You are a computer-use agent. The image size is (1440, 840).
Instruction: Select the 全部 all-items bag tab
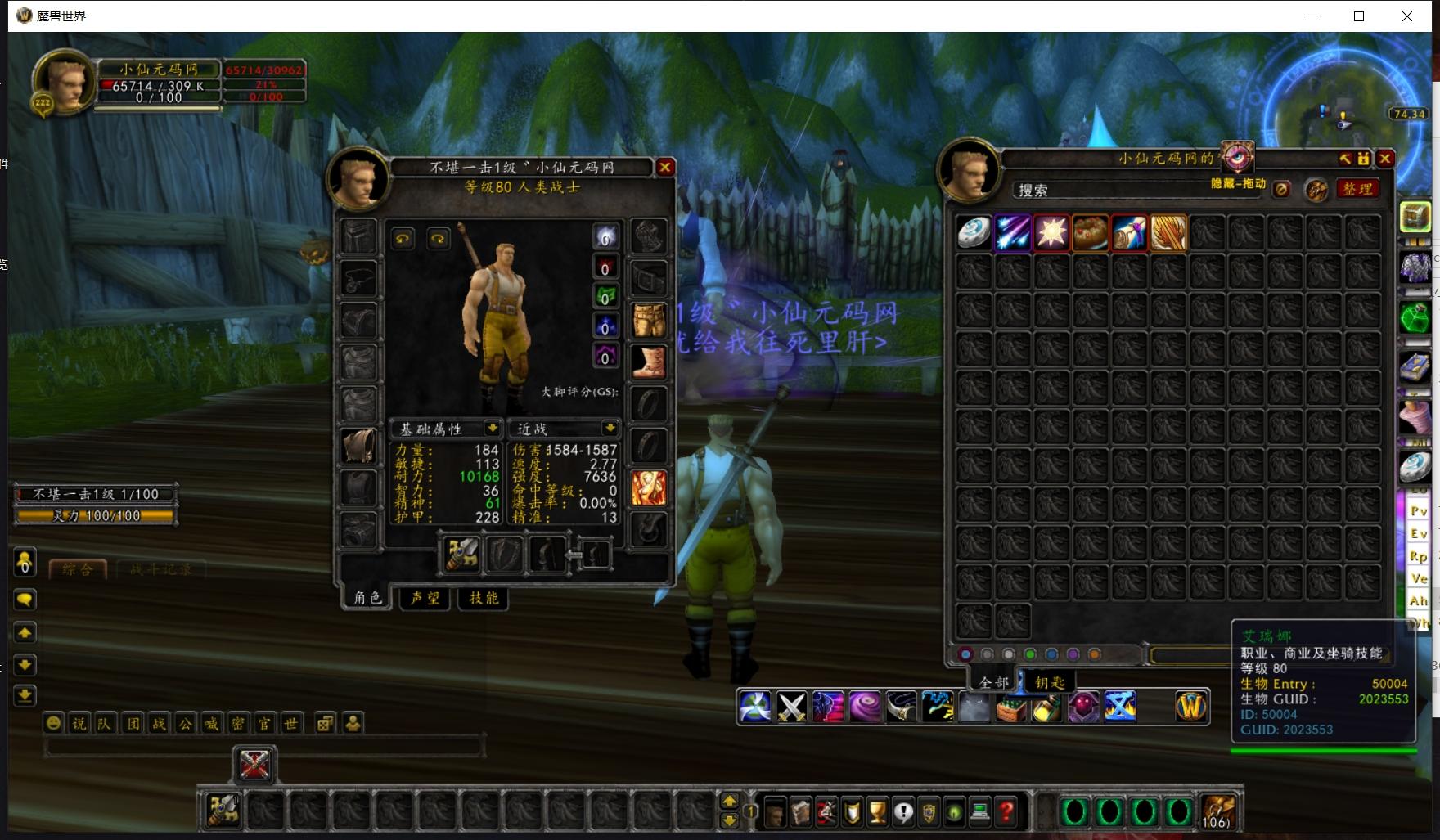[993, 682]
